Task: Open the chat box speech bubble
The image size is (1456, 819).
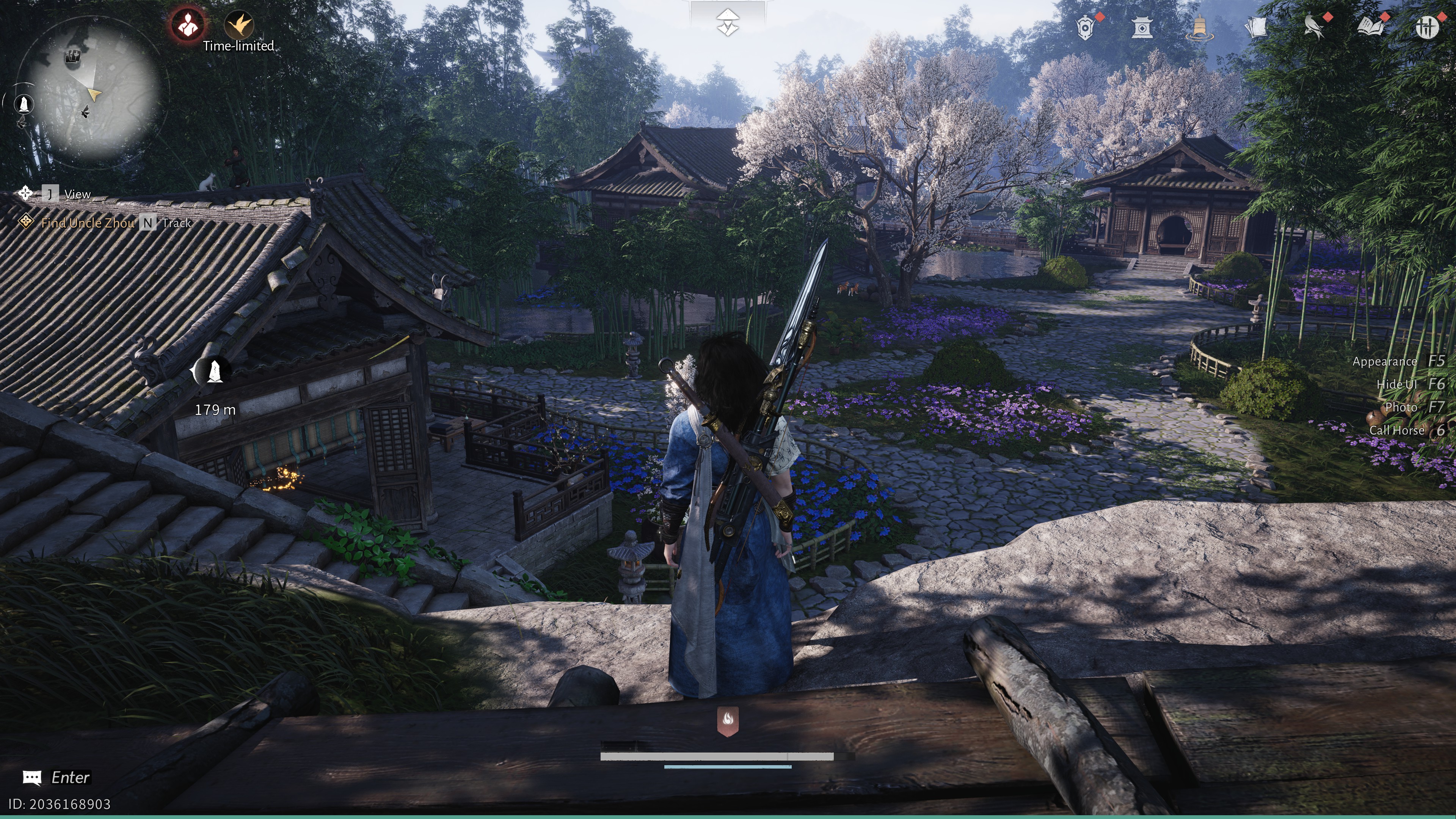Action: (31, 778)
